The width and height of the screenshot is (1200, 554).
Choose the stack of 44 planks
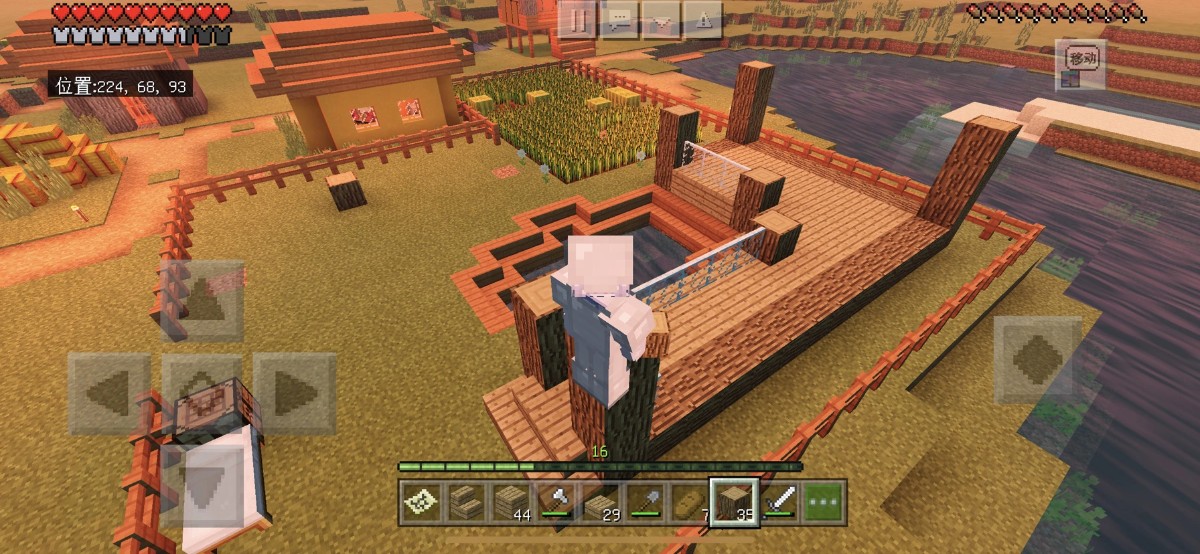pyautogui.click(x=511, y=502)
